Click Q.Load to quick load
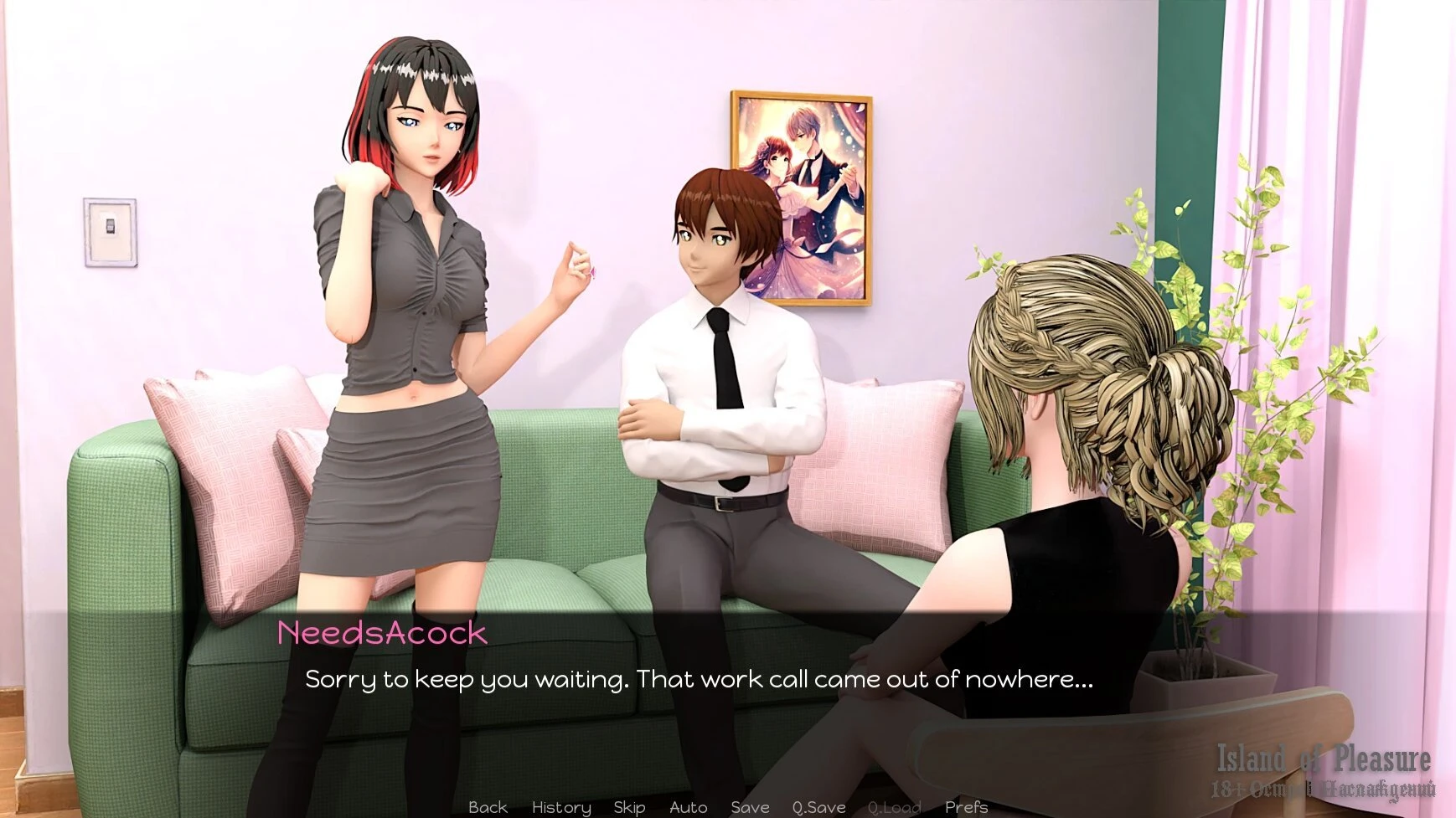Image resolution: width=1456 pixels, height=818 pixels. pos(894,807)
